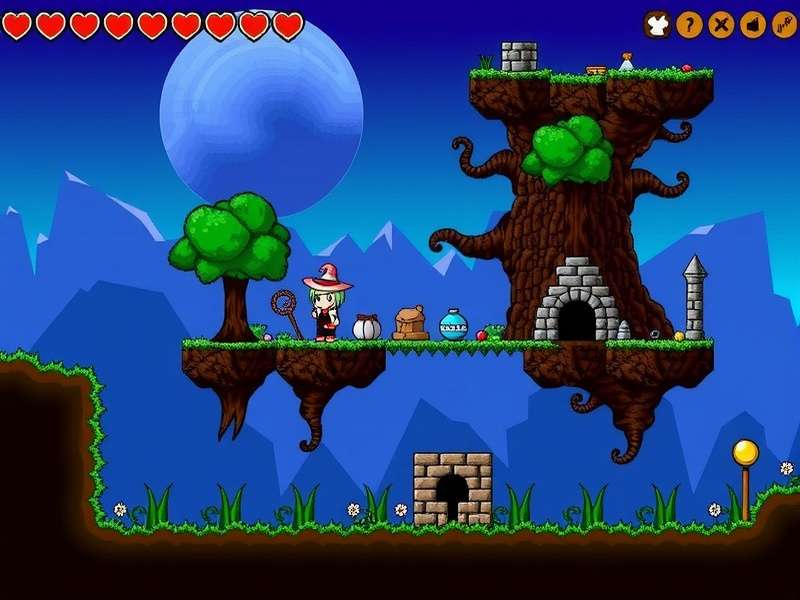Toggle sound with the speaker button
Screen dimensions: 800x600
pyautogui.click(x=753, y=24)
